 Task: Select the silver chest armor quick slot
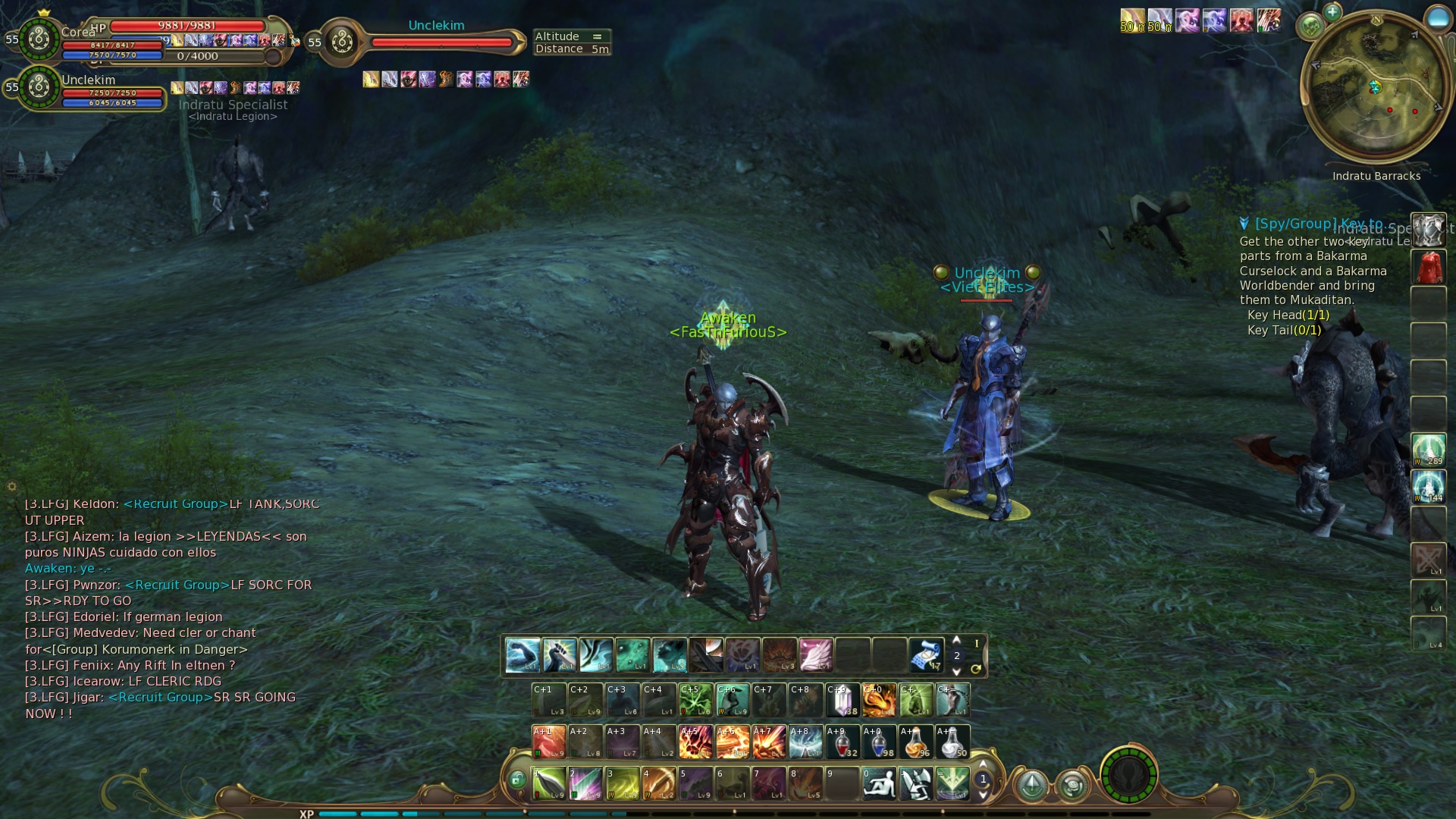point(1428,230)
